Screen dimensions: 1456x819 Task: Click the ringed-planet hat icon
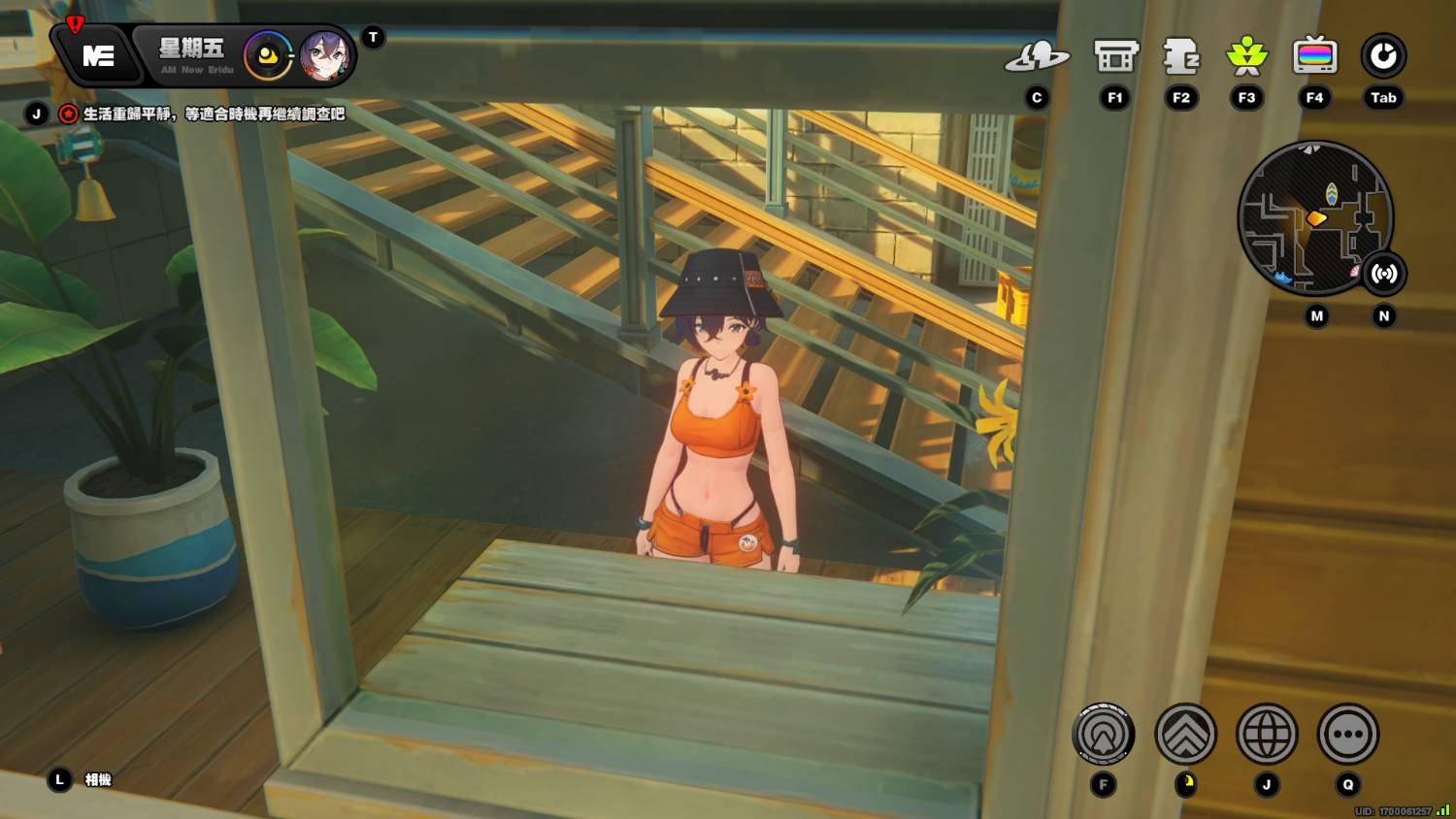(1037, 58)
